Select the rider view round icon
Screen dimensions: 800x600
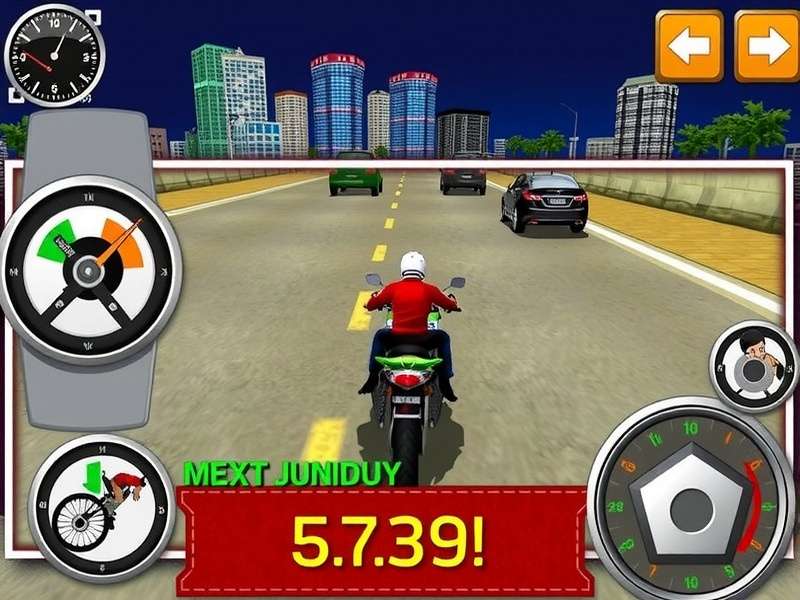tap(752, 365)
